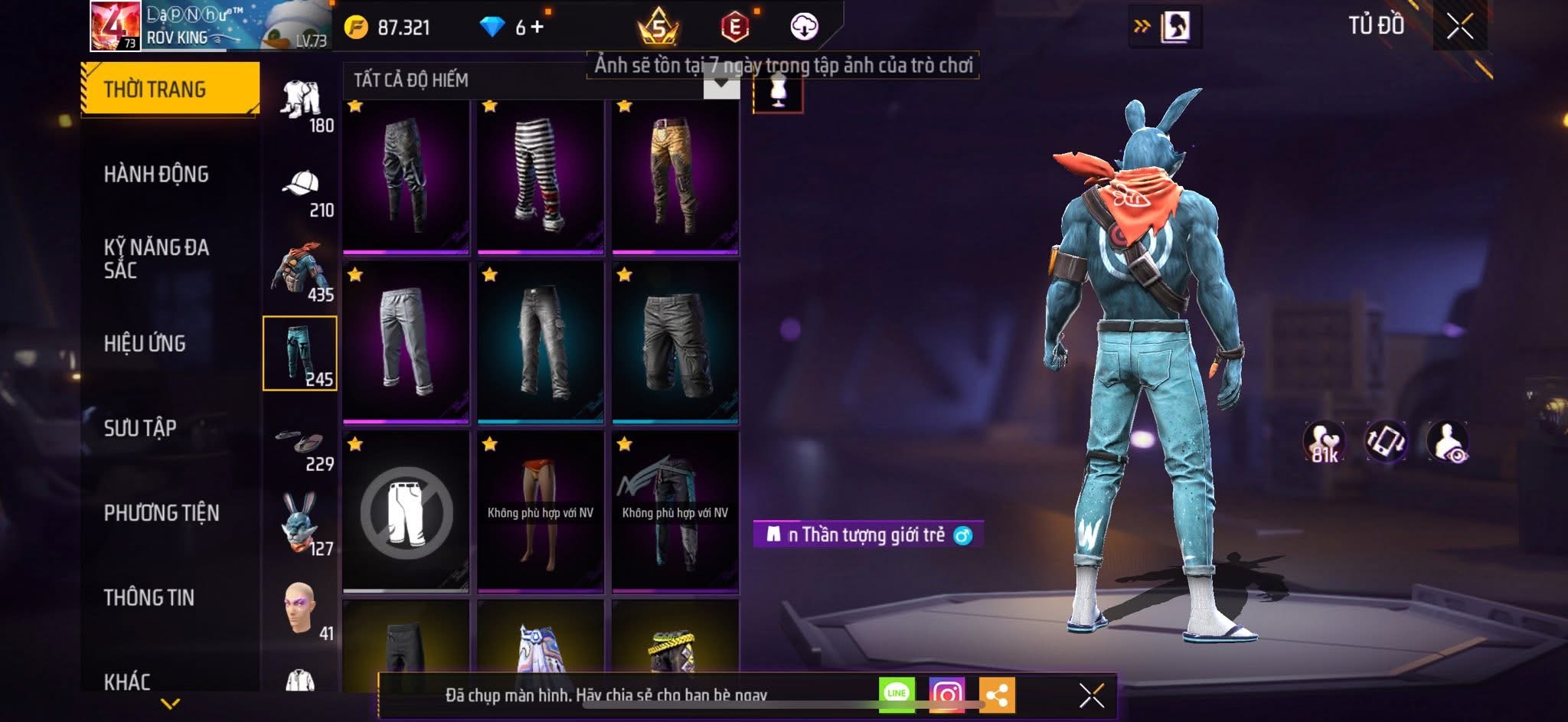Open the Hành Động section
Viewport: 1568px width, 722px height.
coord(156,175)
